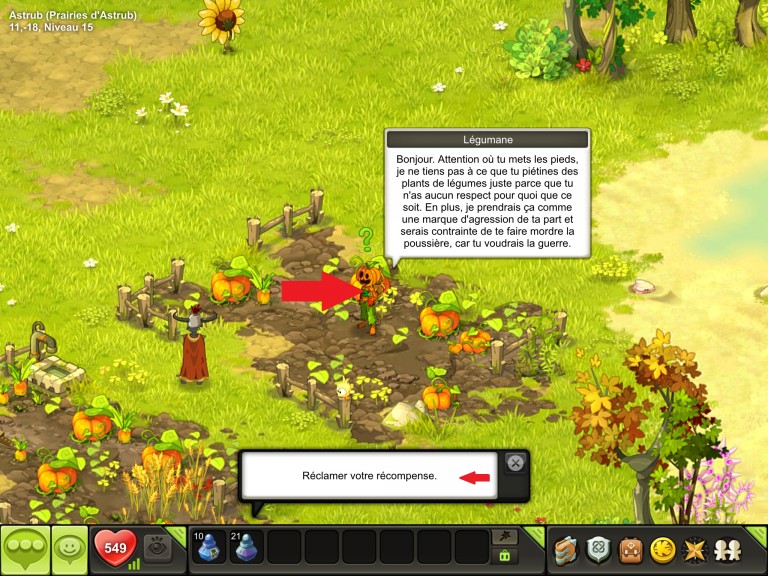Viewport: 768px width, 576px height.
Task: Use the blue potion with count 21
Action: (x=246, y=548)
